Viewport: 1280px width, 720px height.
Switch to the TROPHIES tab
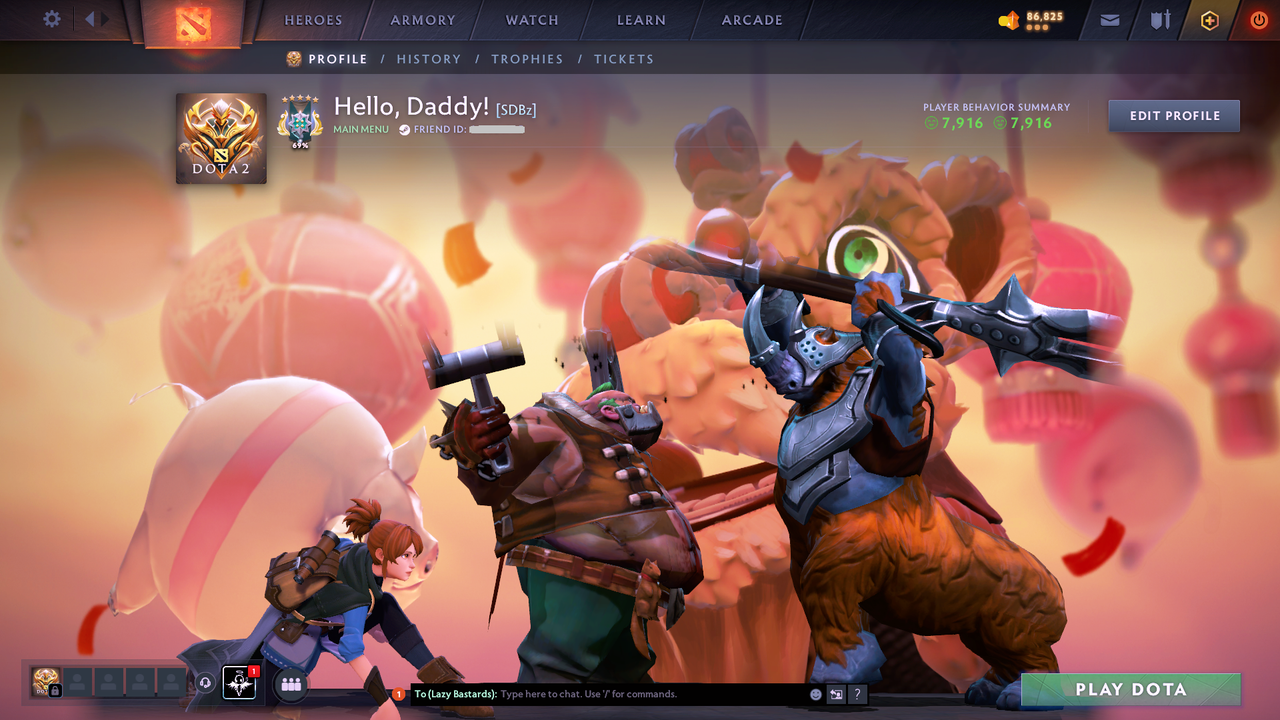pyautogui.click(x=527, y=59)
